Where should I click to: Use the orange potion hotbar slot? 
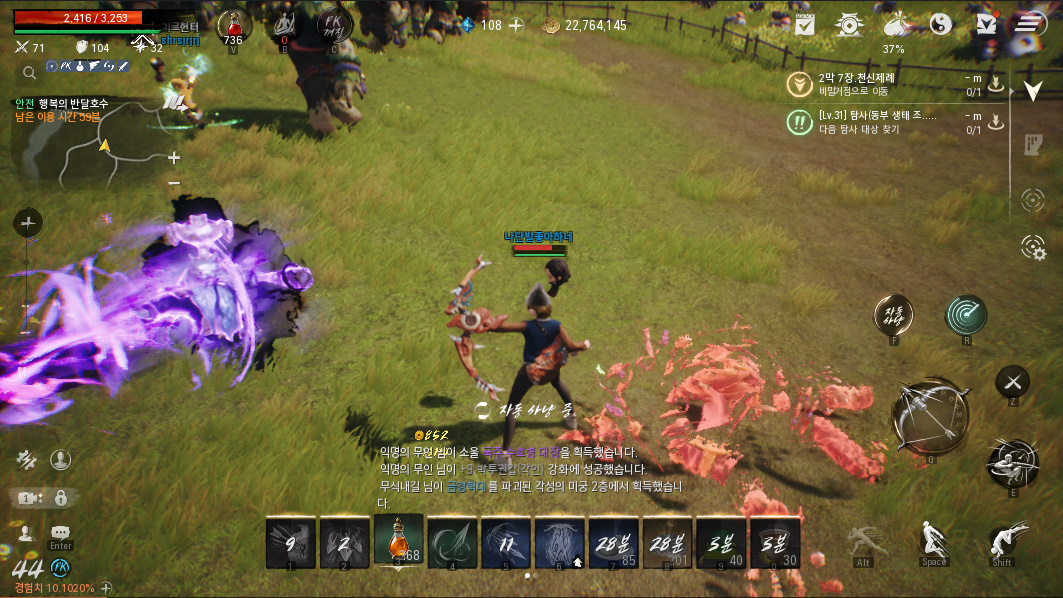398,541
